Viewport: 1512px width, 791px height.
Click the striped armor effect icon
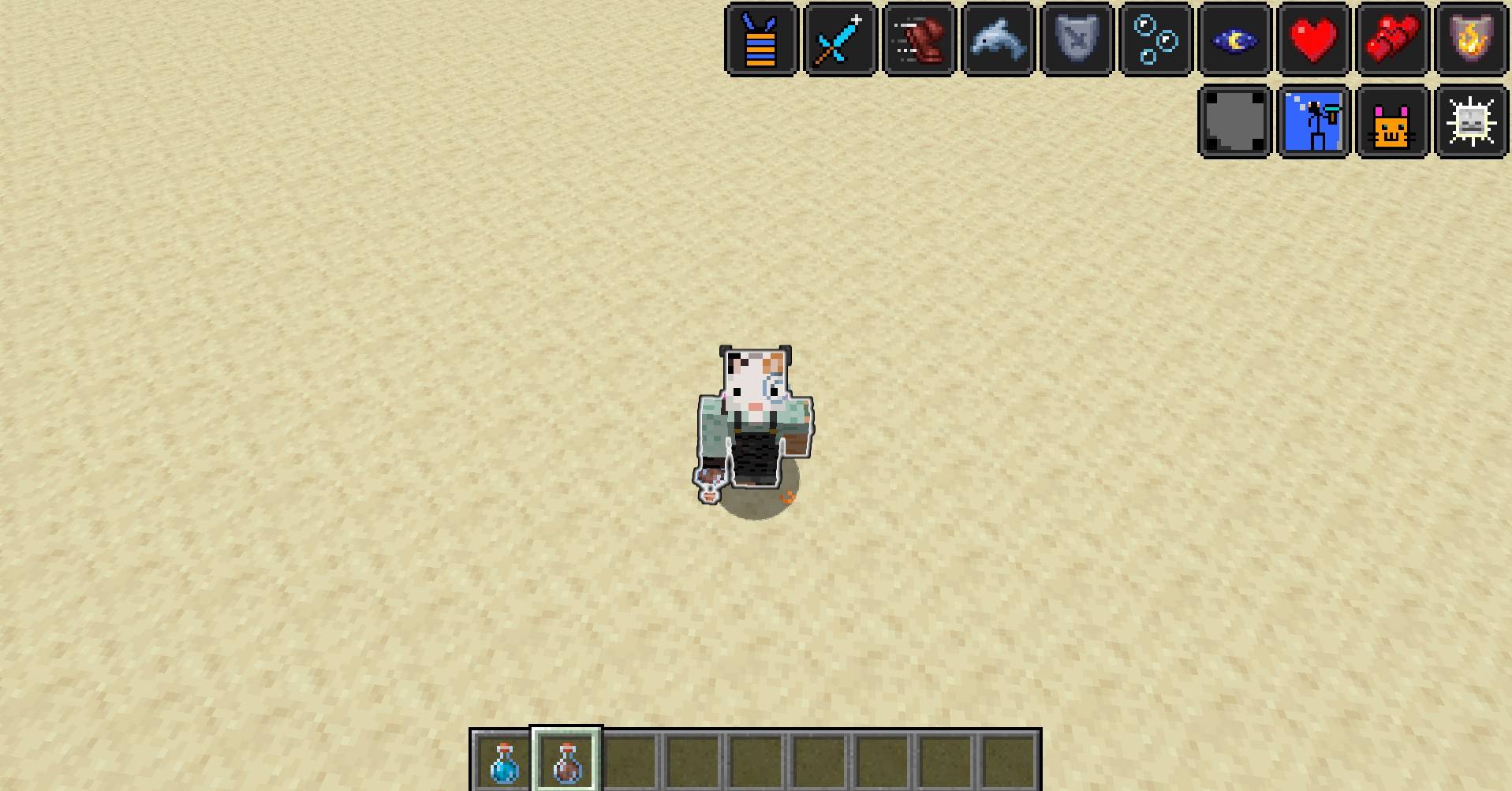click(760, 39)
